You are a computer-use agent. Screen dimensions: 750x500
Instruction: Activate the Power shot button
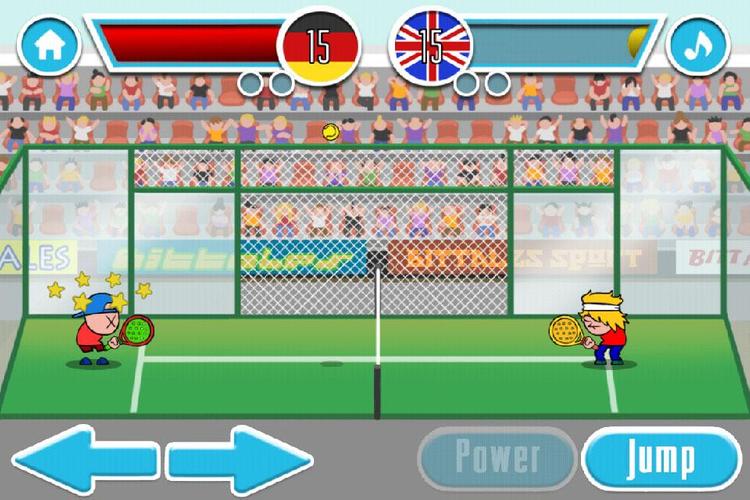coord(497,457)
